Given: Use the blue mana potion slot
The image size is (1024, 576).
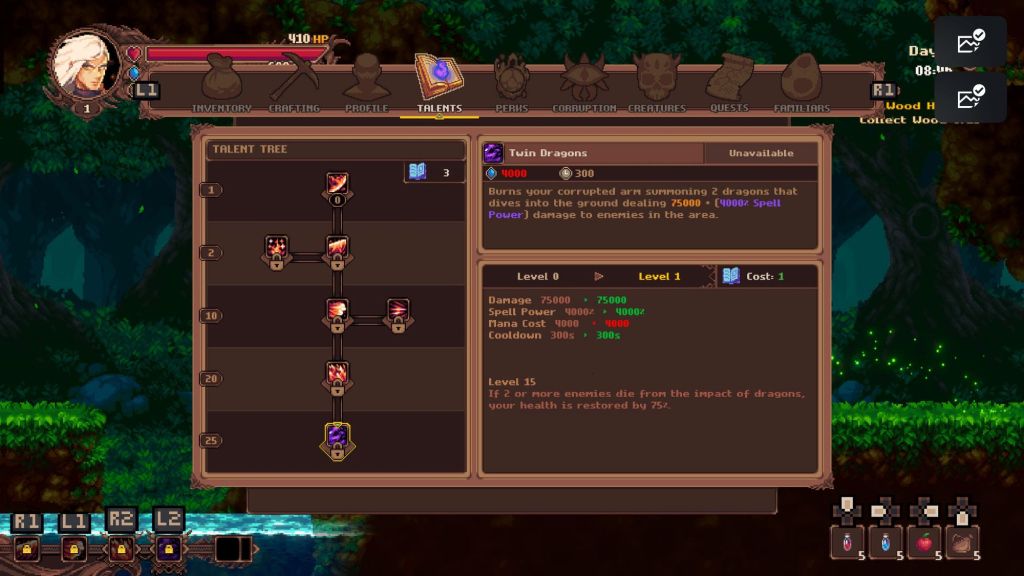Looking at the screenshot, I should click(x=885, y=542).
